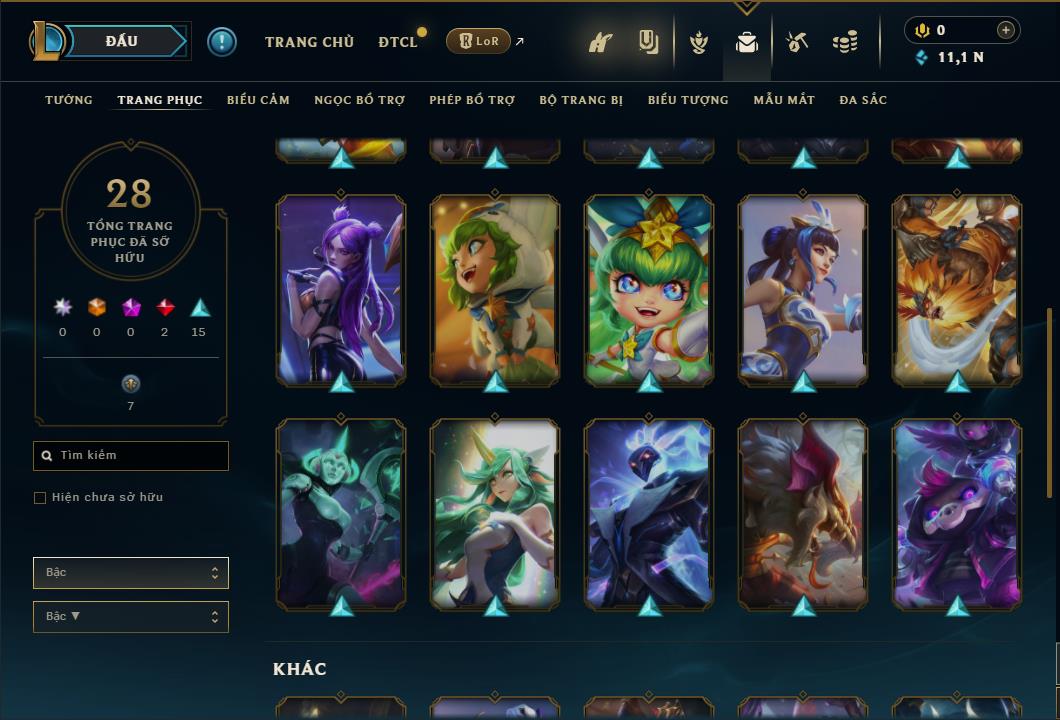
Task: Open the TRANG CHỦ home page
Action: [309, 42]
